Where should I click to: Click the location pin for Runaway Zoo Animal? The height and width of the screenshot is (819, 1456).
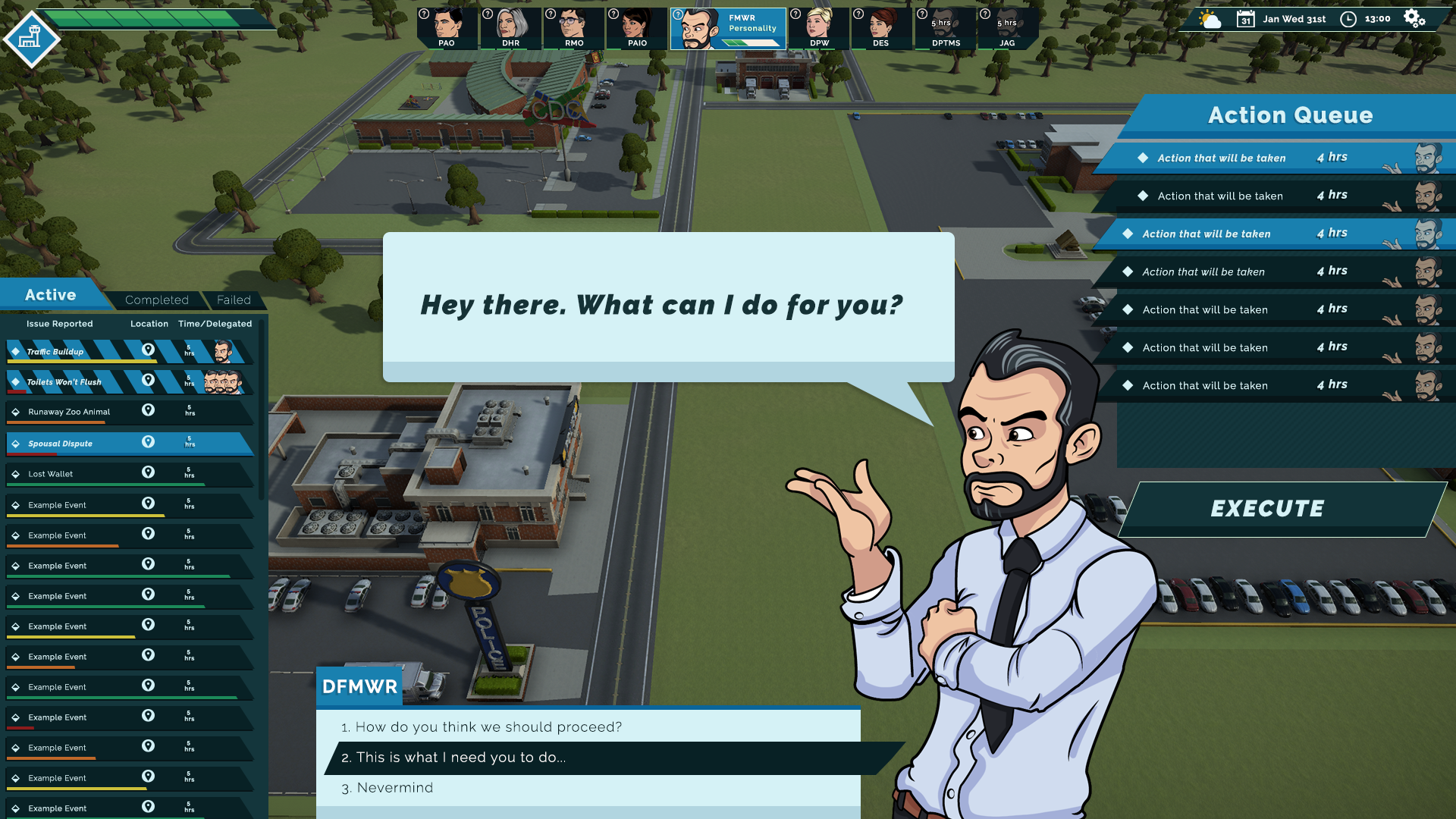click(148, 410)
